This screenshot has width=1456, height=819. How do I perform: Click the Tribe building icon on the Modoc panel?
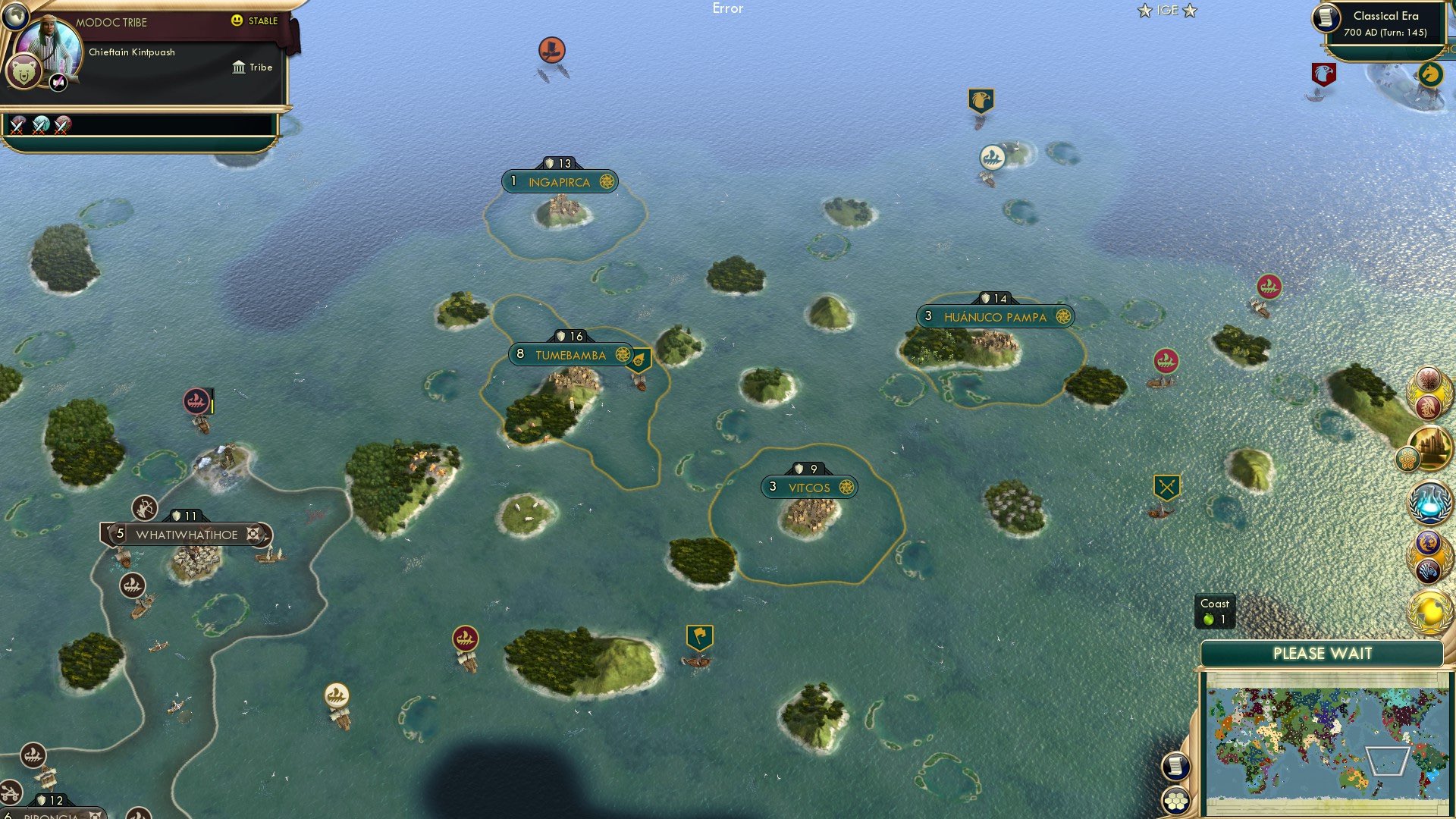tap(240, 67)
